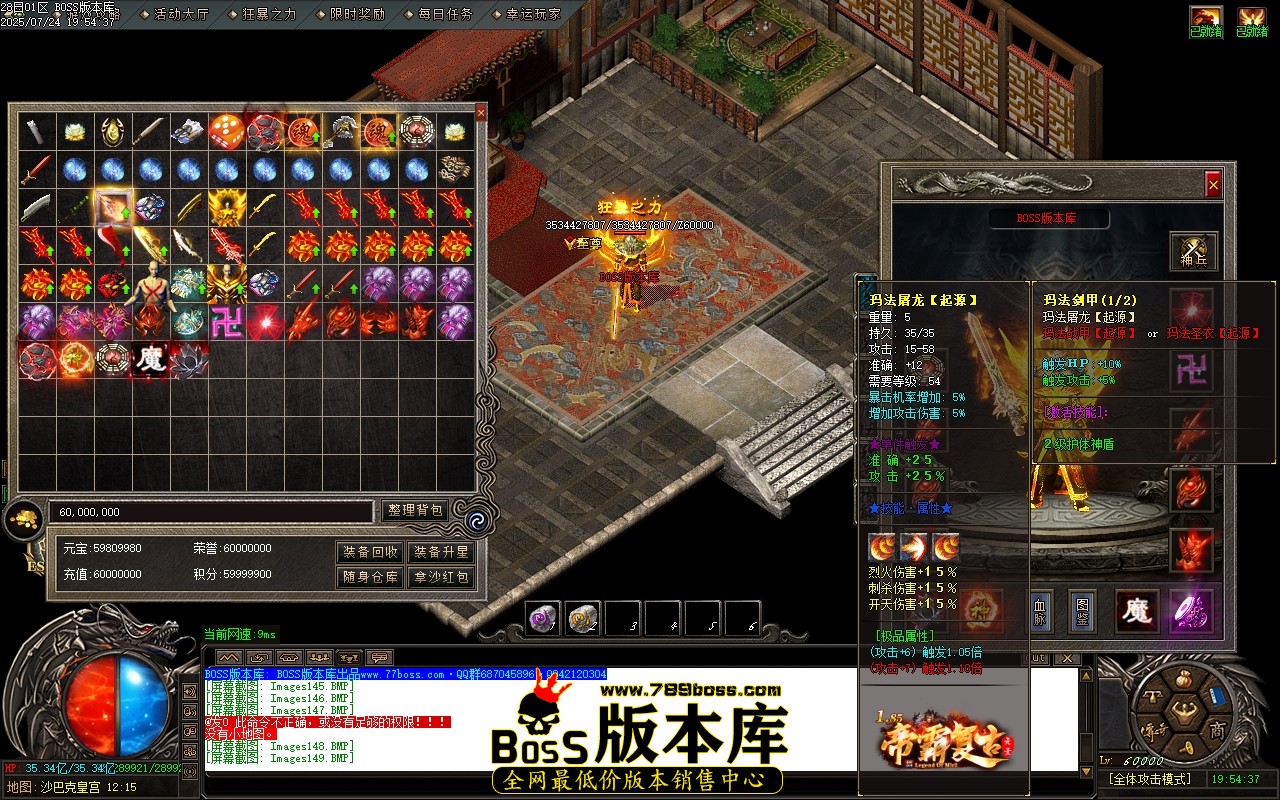
Task: Click the swirl icon beside 整理背包 button
Action: (x=479, y=519)
